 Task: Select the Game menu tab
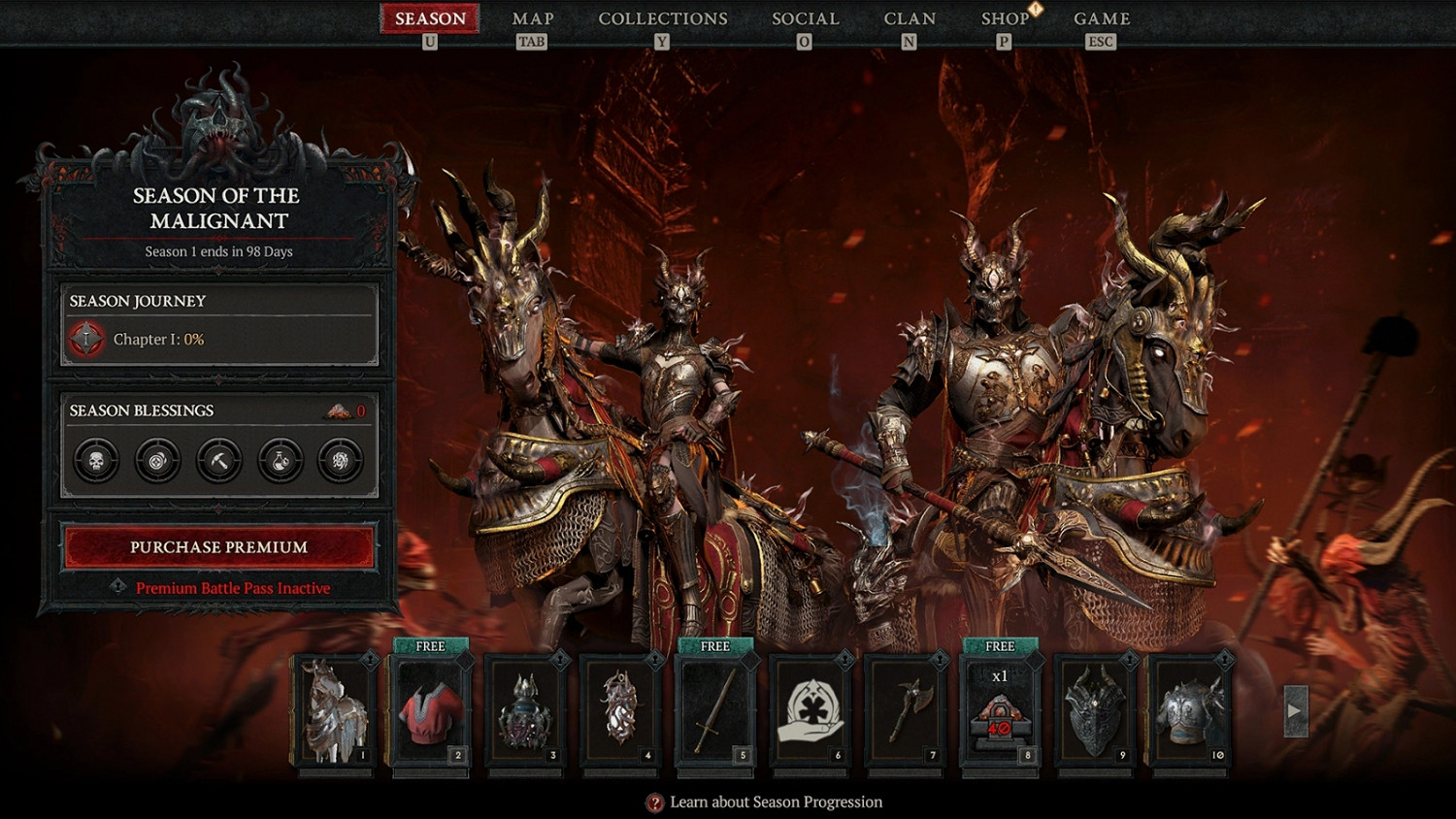[x=1102, y=19]
